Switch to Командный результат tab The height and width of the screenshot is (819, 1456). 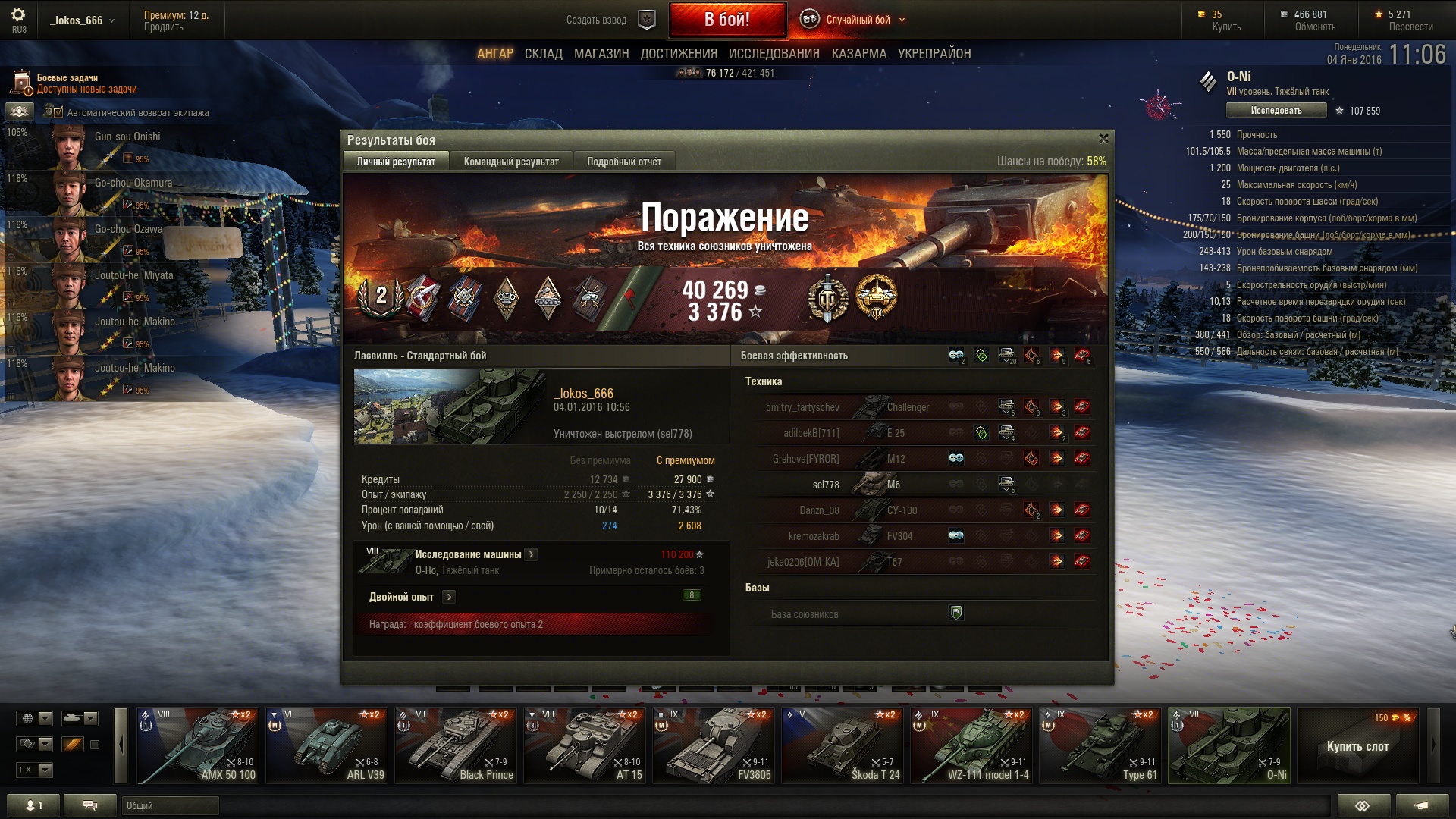[510, 162]
